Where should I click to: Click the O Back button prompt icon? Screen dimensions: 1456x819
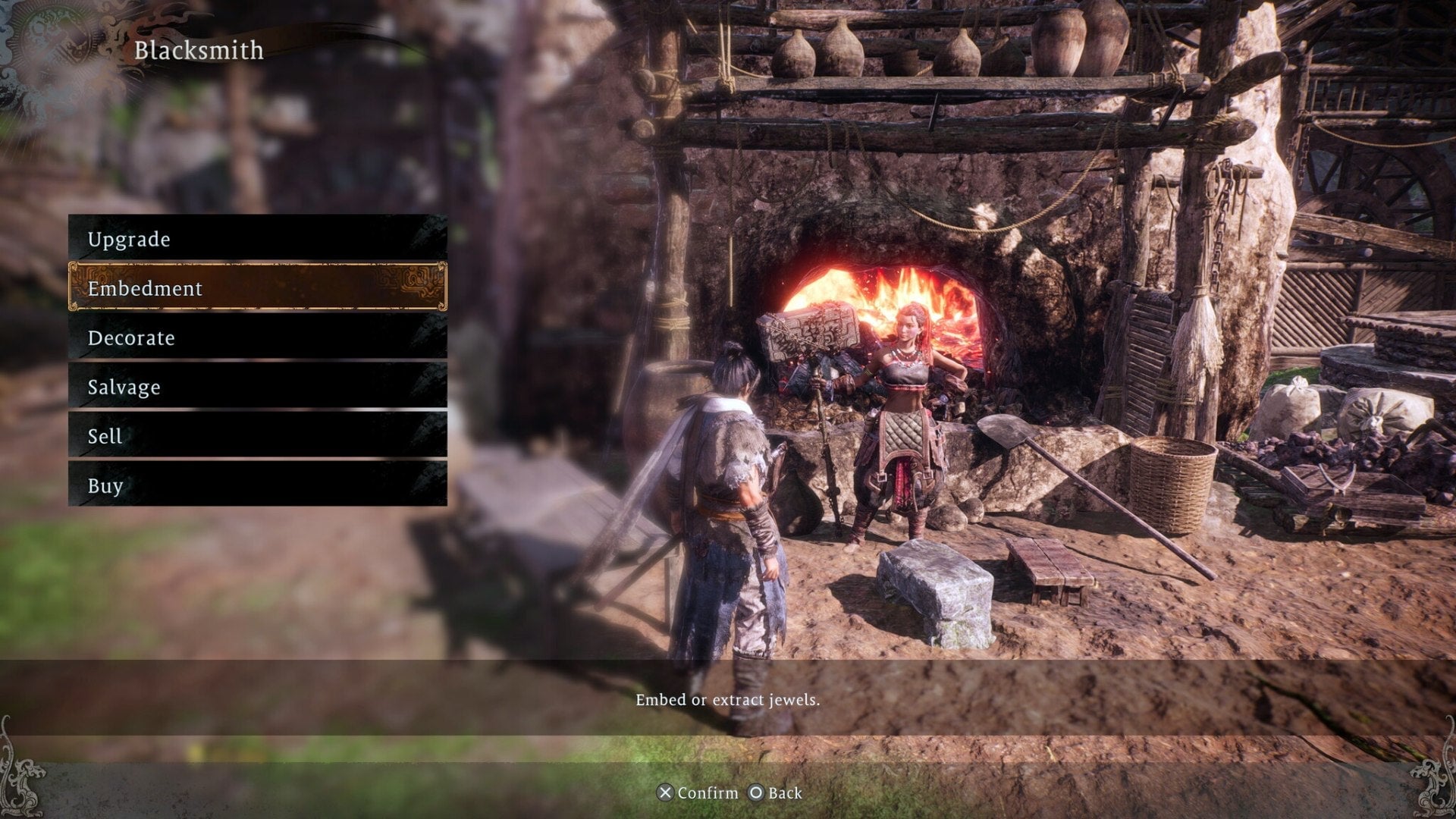coord(756,792)
